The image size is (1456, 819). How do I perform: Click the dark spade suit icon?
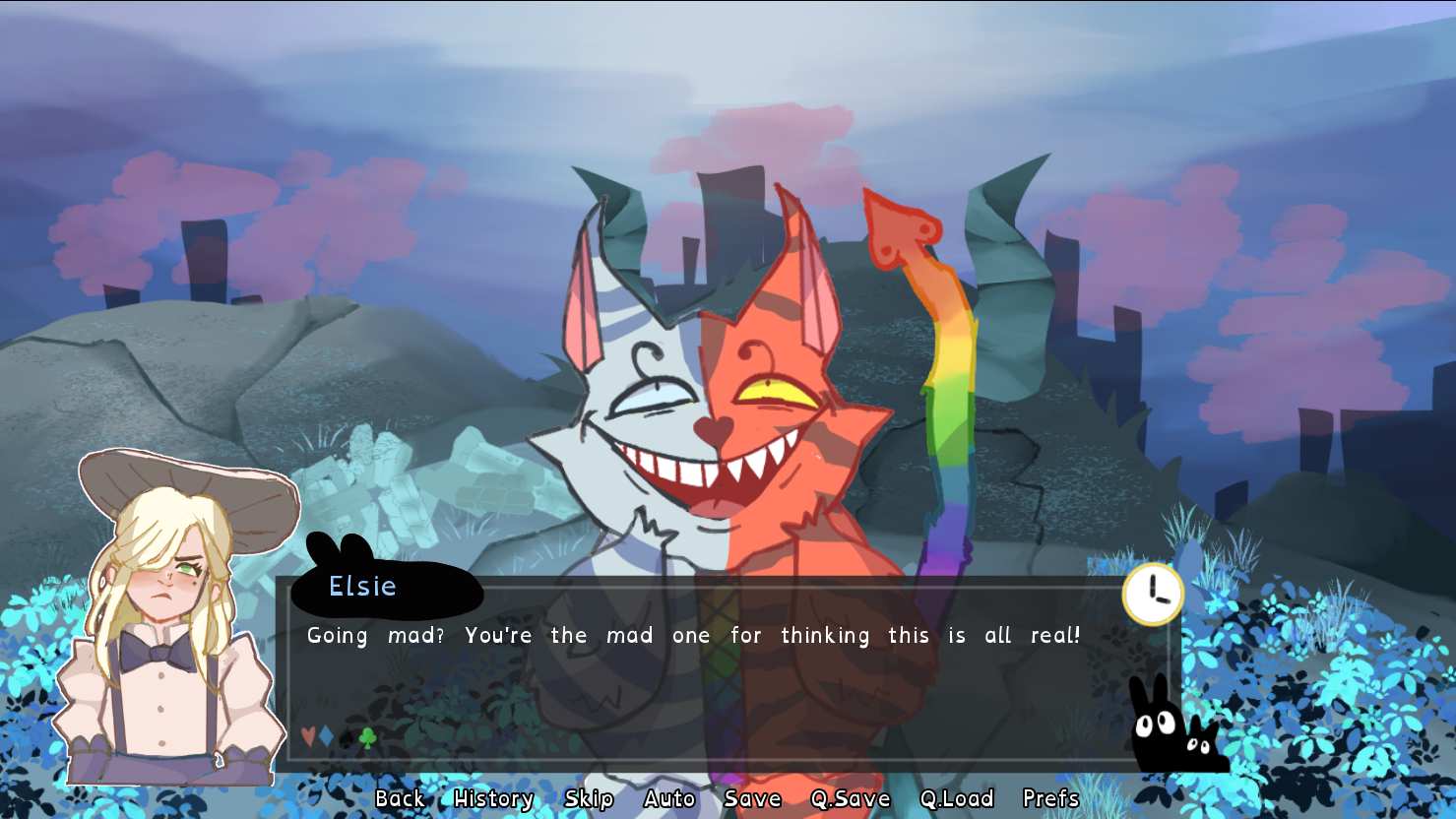coord(347,736)
